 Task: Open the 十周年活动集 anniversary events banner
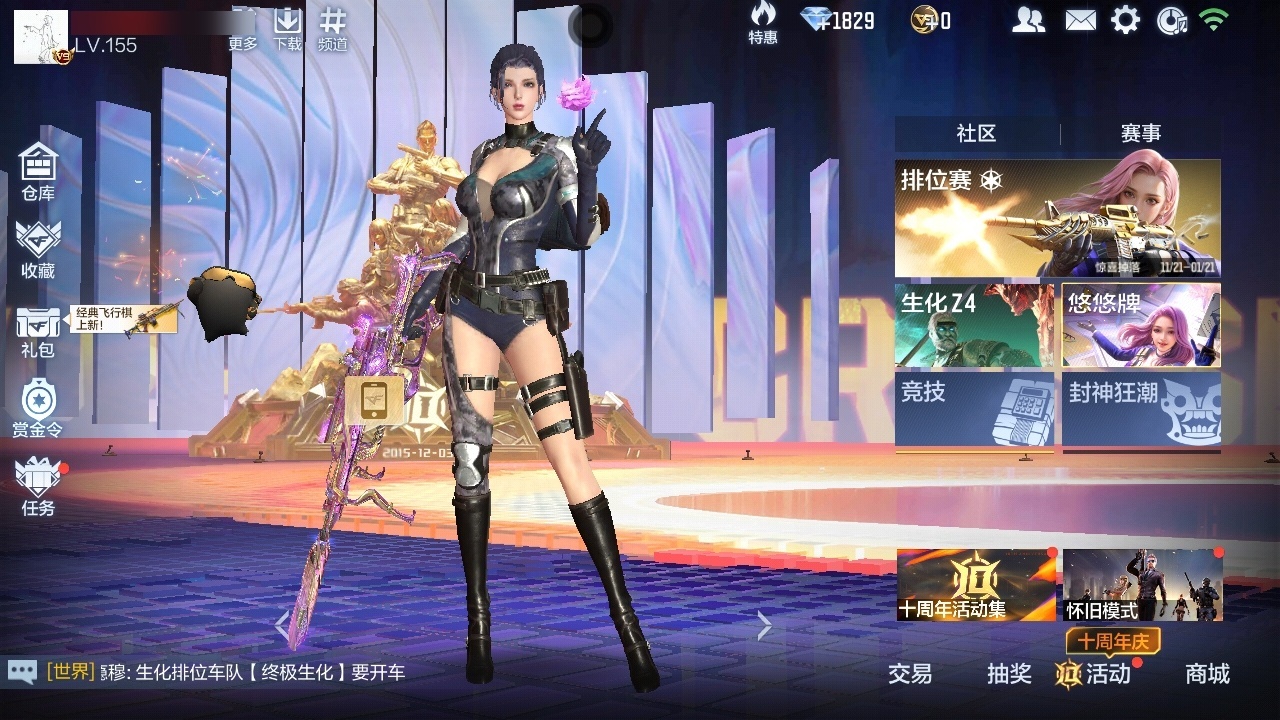coord(976,585)
